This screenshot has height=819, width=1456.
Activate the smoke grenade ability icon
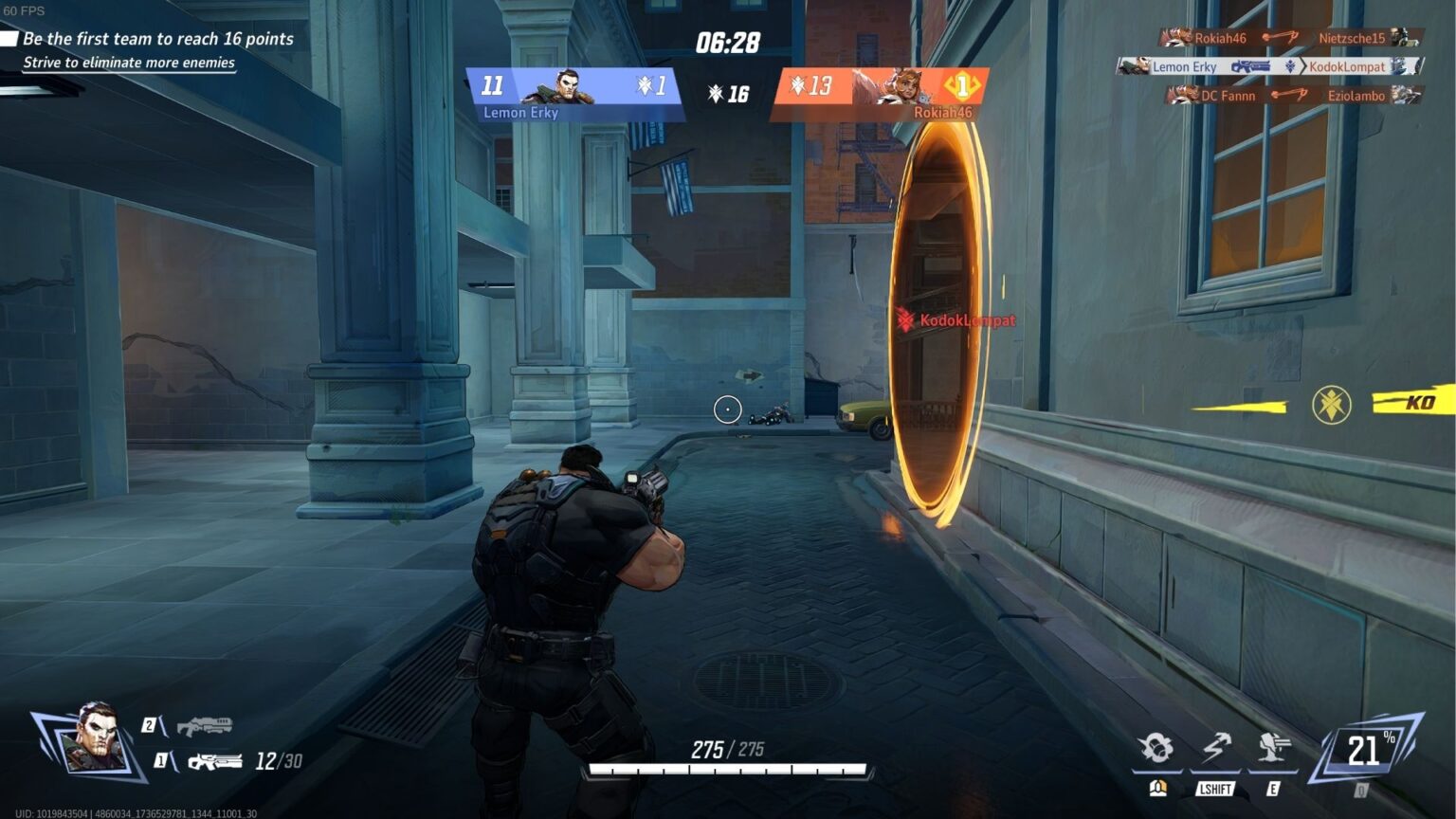(x=1156, y=749)
